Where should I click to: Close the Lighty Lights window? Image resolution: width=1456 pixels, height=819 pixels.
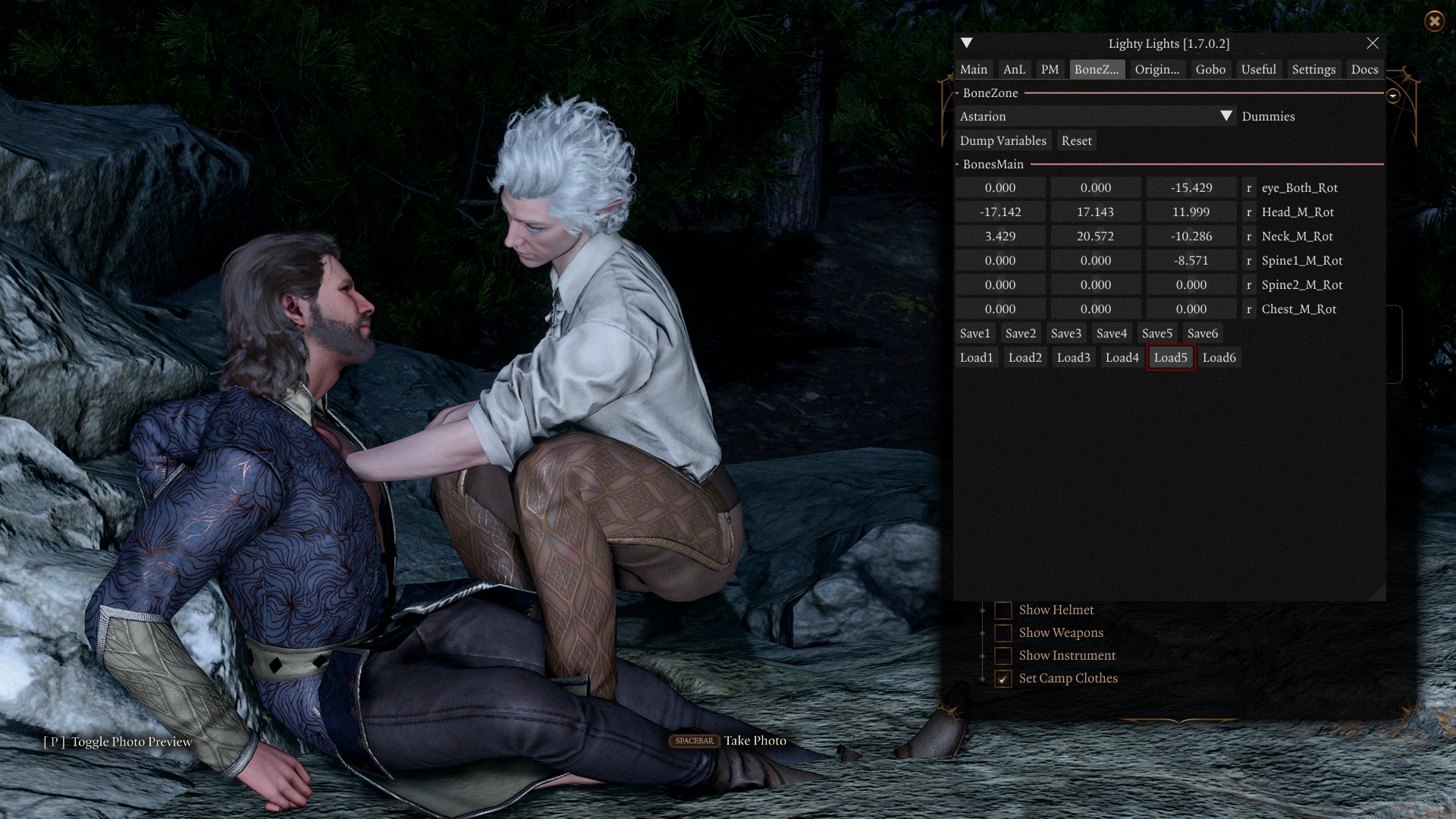point(1373,43)
